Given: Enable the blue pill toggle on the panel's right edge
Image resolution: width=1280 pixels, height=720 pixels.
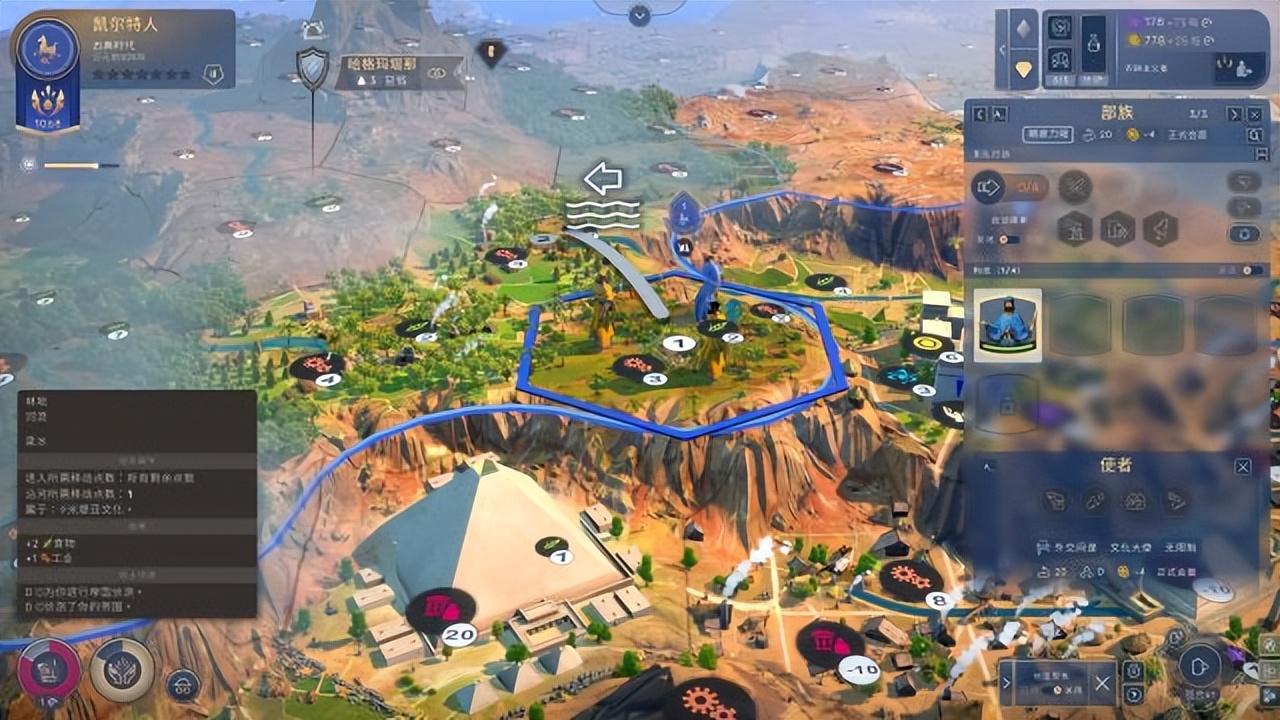Looking at the screenshot, I should point(1245,235).
